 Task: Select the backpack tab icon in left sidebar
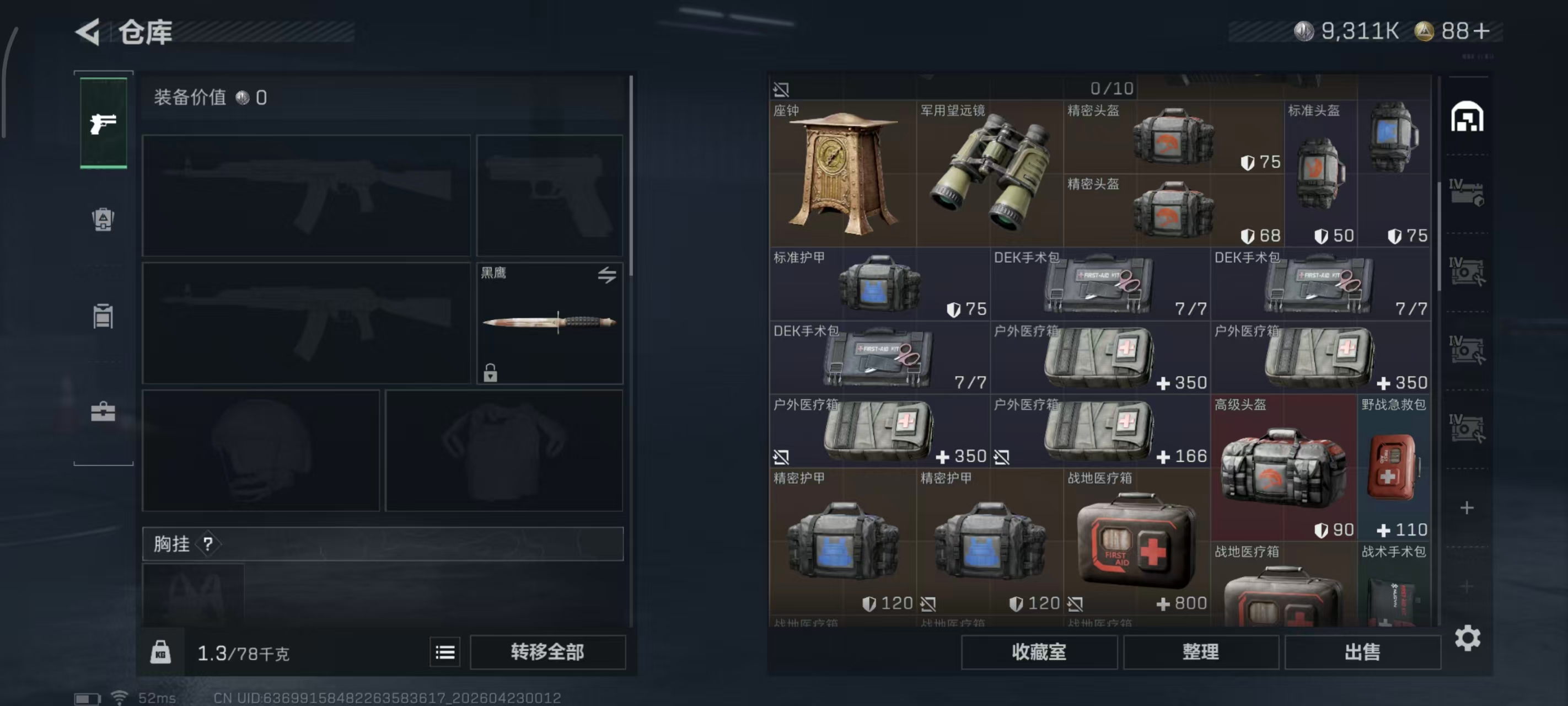(x=104, y=221)
